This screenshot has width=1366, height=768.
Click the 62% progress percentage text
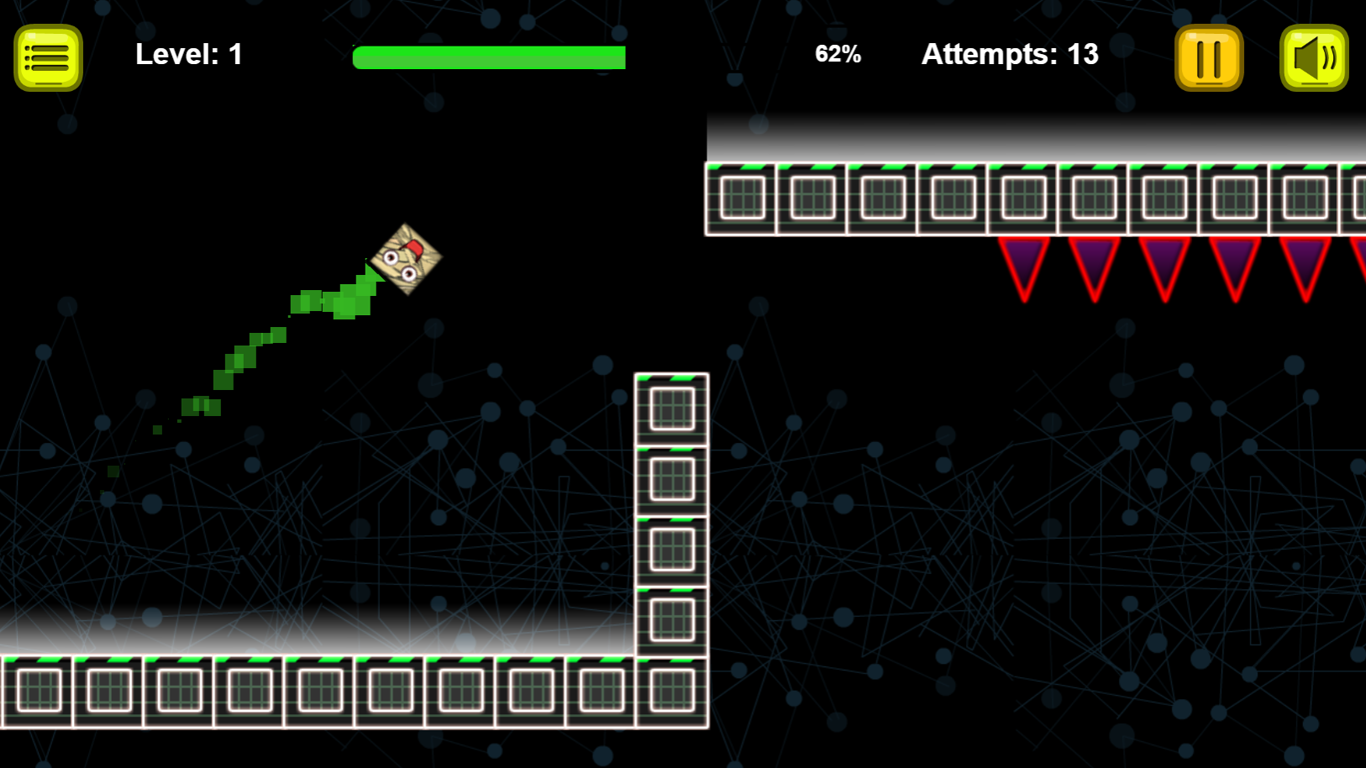838,54
